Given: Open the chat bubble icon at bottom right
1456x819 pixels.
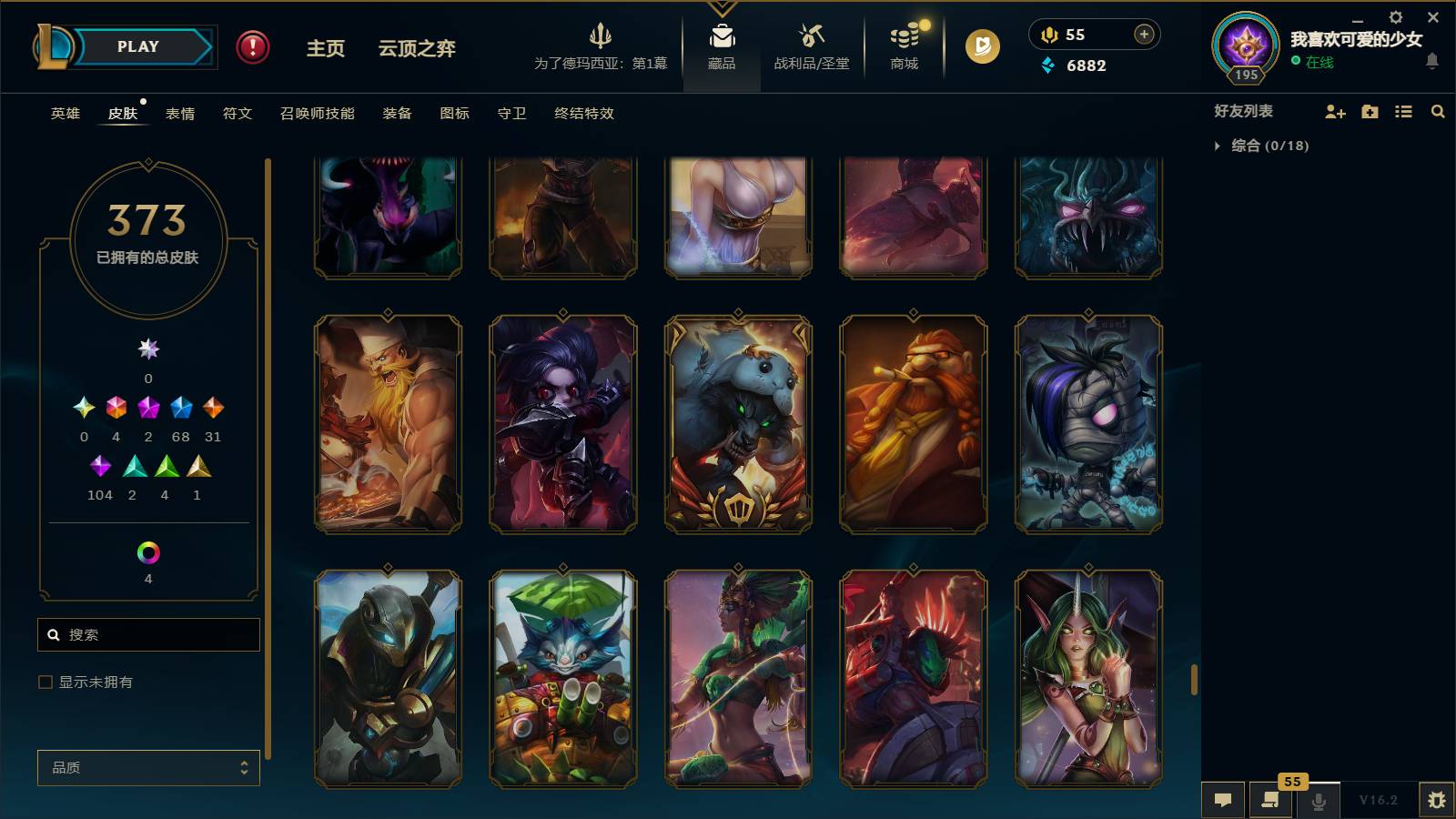Looking at the screenshot, I should tap(1223, 799).
